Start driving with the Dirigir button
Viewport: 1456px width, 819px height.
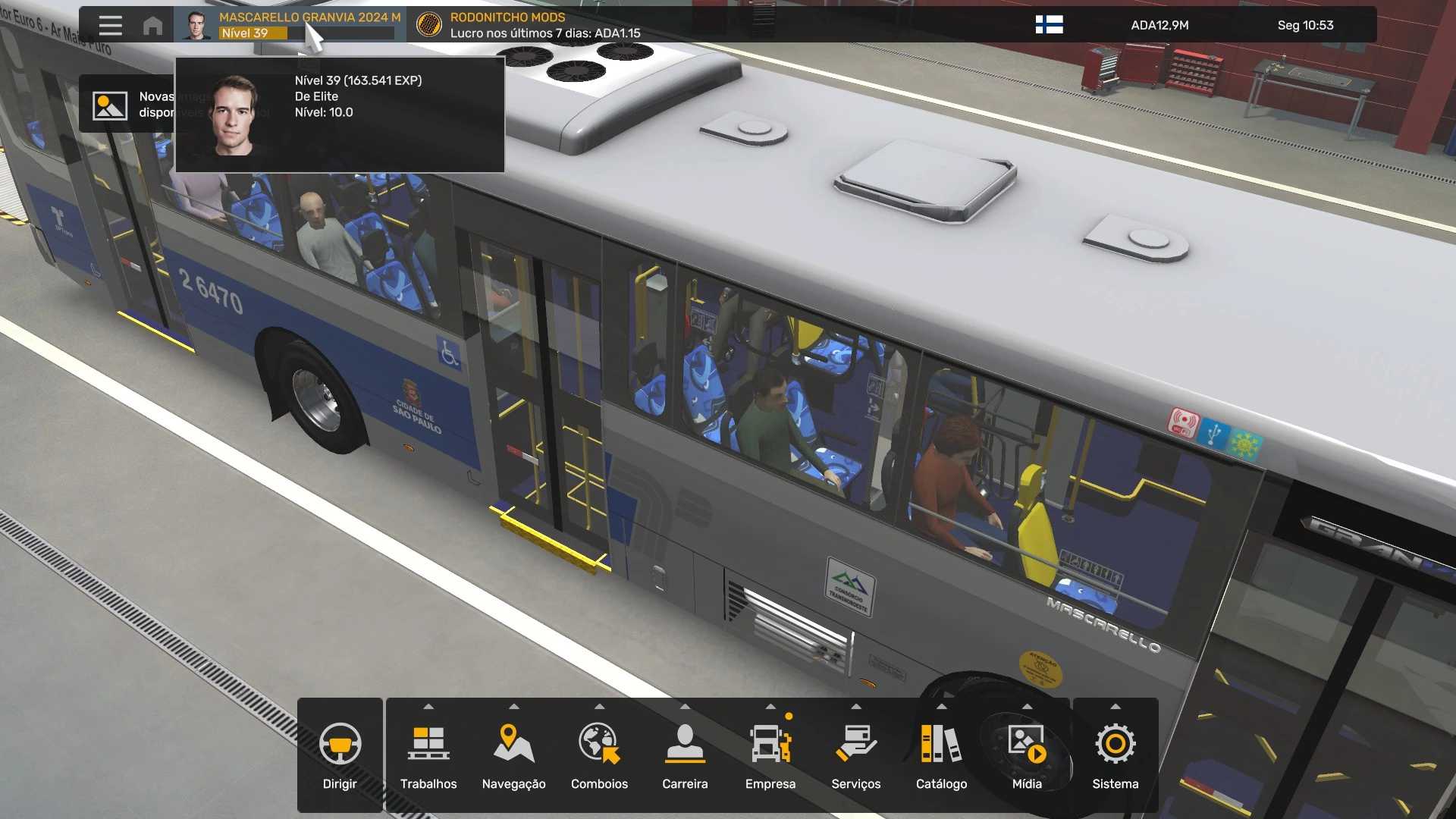tap(340, 755)
